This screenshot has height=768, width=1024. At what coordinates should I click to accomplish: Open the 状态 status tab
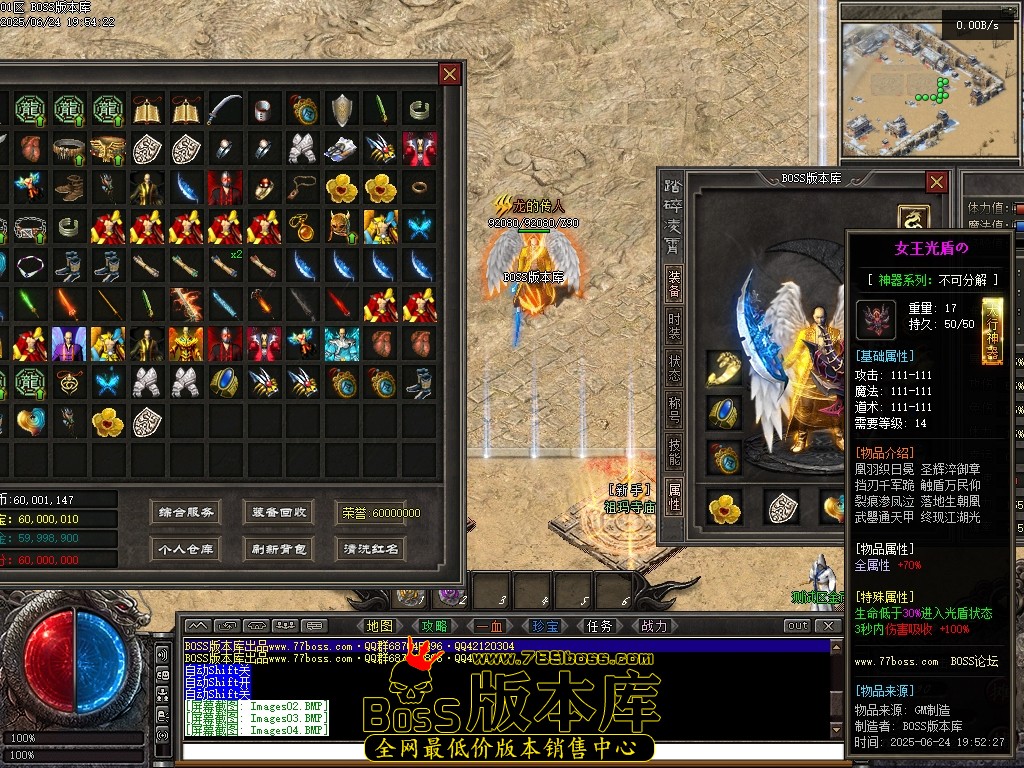pyautogui.click(x=675, y=368)
